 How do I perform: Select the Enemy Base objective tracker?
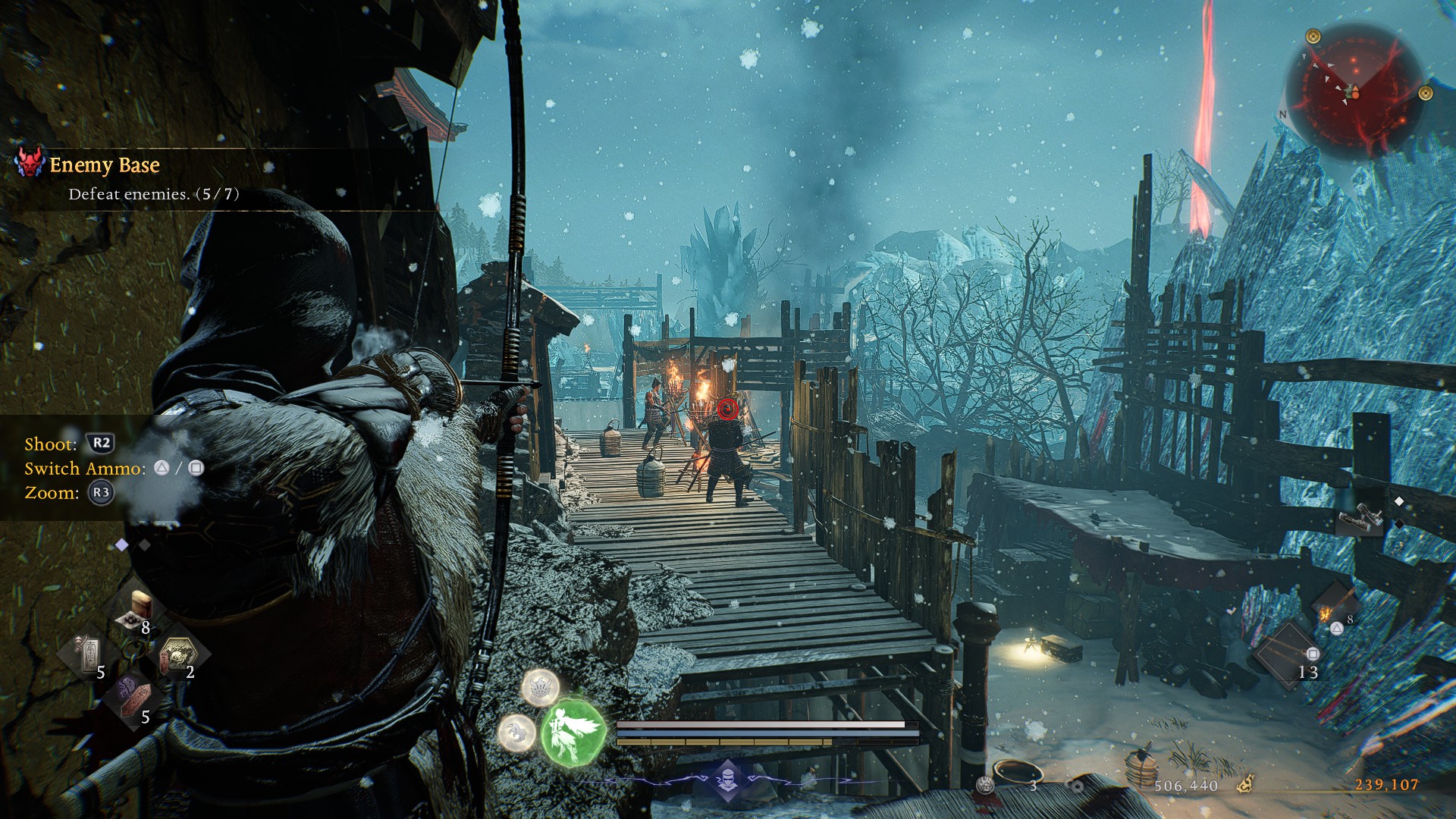click(104, 165)
